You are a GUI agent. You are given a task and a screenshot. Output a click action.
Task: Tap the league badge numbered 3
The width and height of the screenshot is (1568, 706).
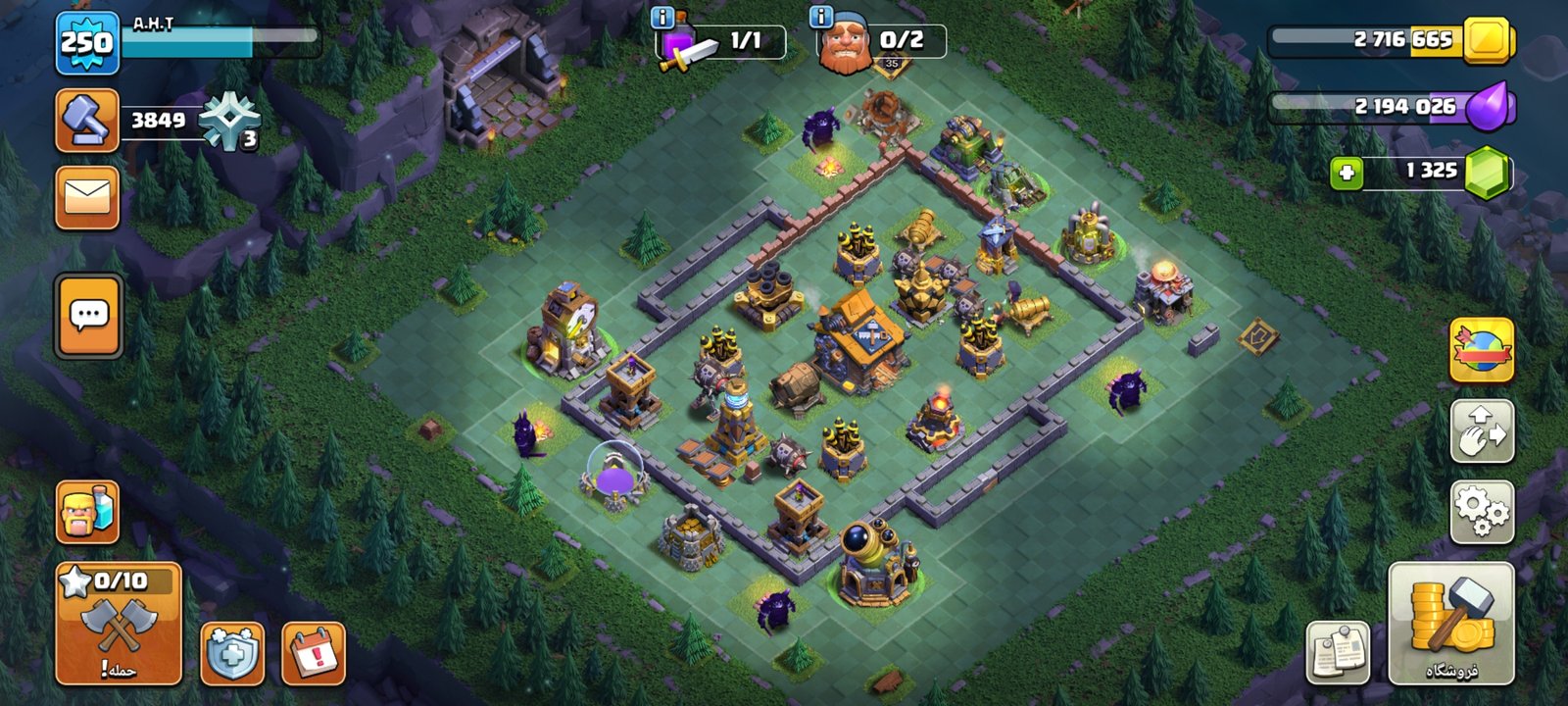click(x=230, y=123)
